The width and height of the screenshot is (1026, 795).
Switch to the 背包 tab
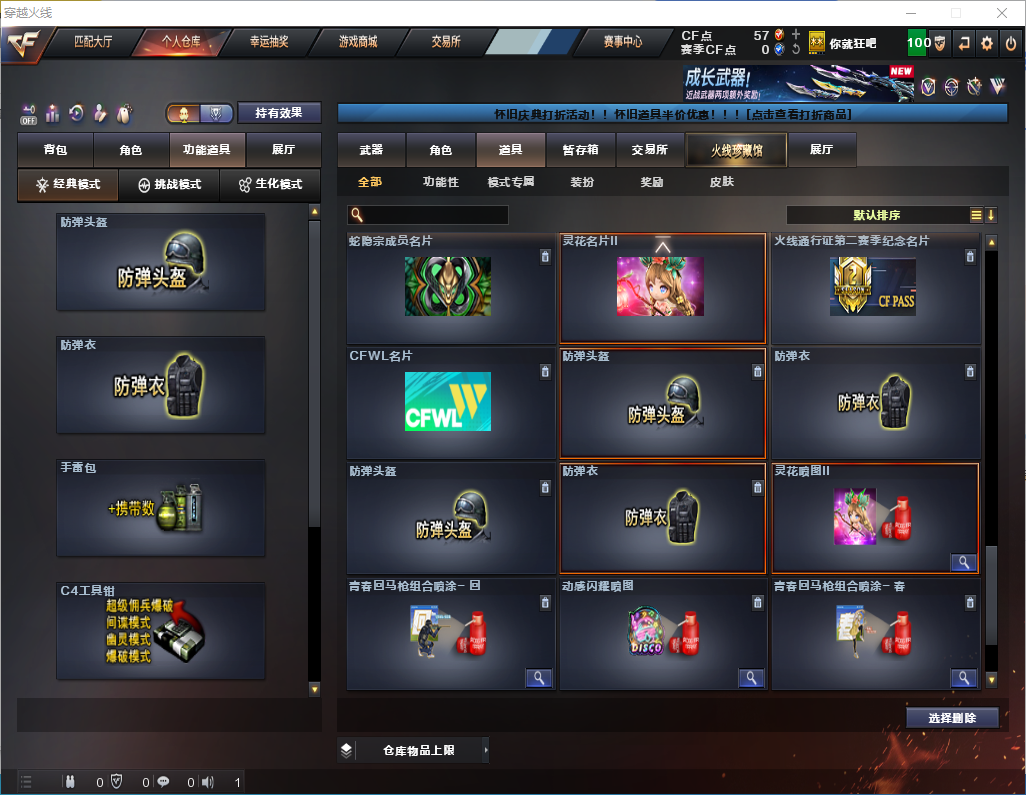(x=55, y=150)
